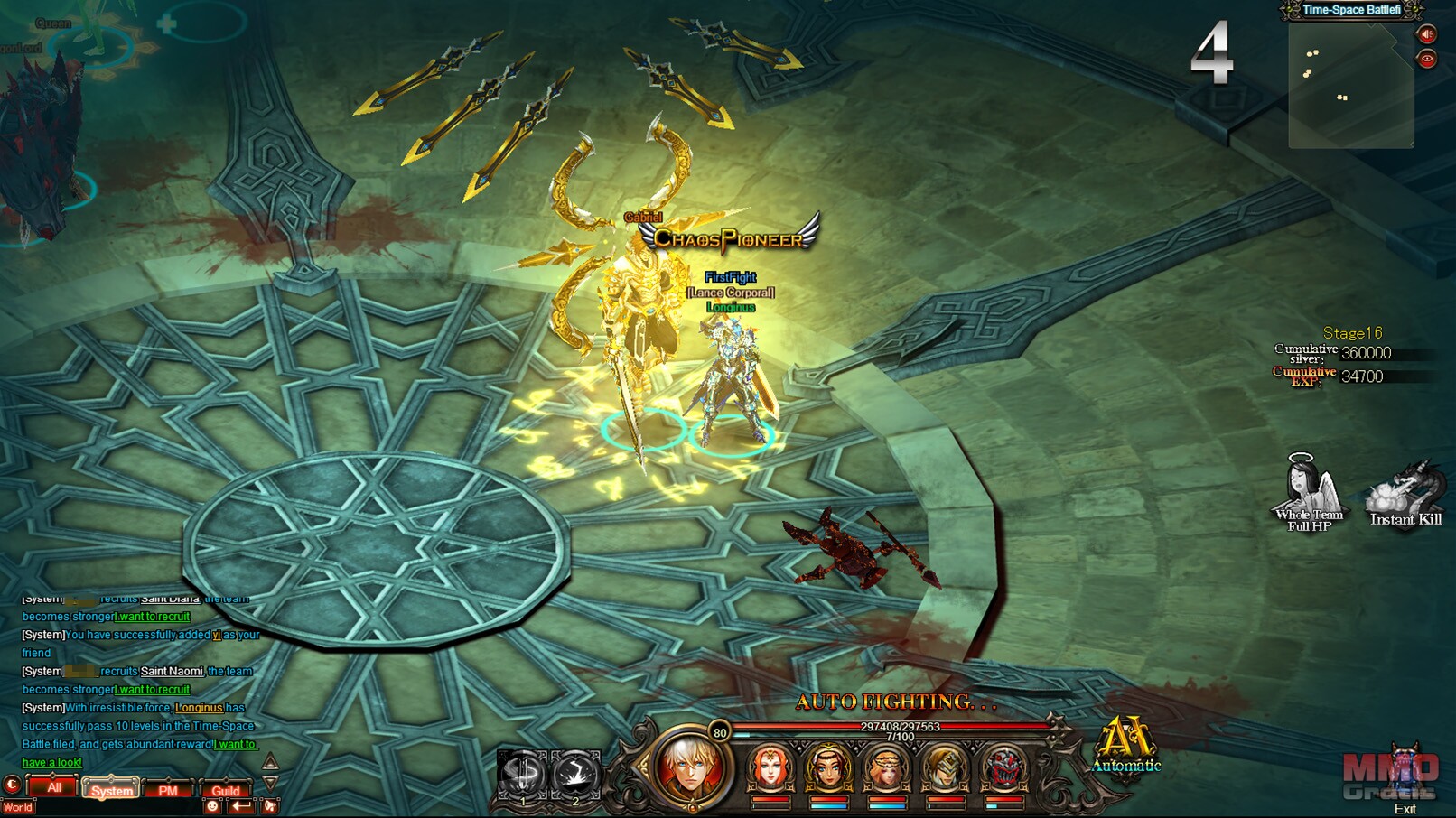Open the Guild chat tab

click(225, 790)
